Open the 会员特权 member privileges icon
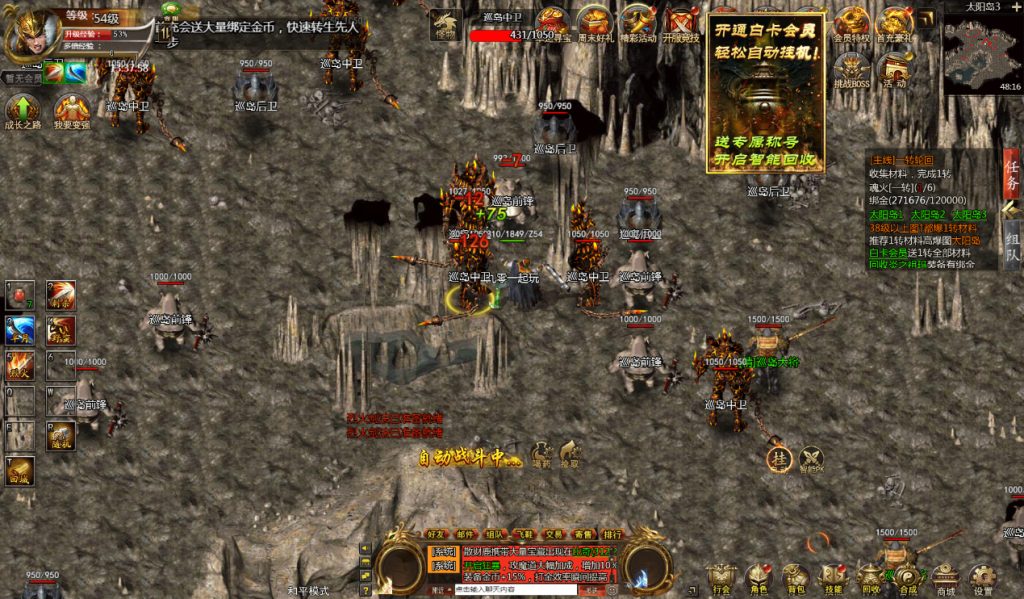 (851, 21)
